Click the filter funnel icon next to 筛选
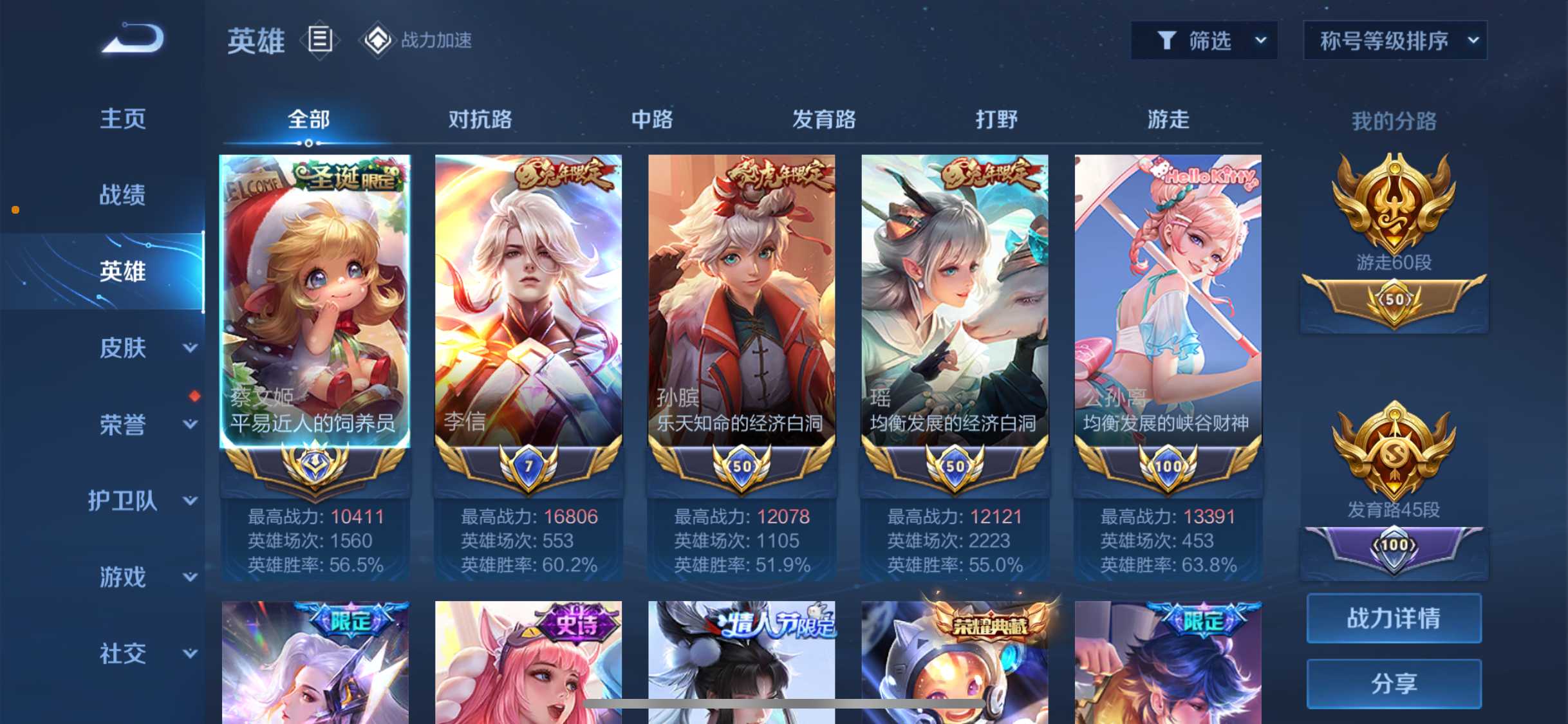The width and height of the screenshot is (1568, 724). tap(1168, 40)
